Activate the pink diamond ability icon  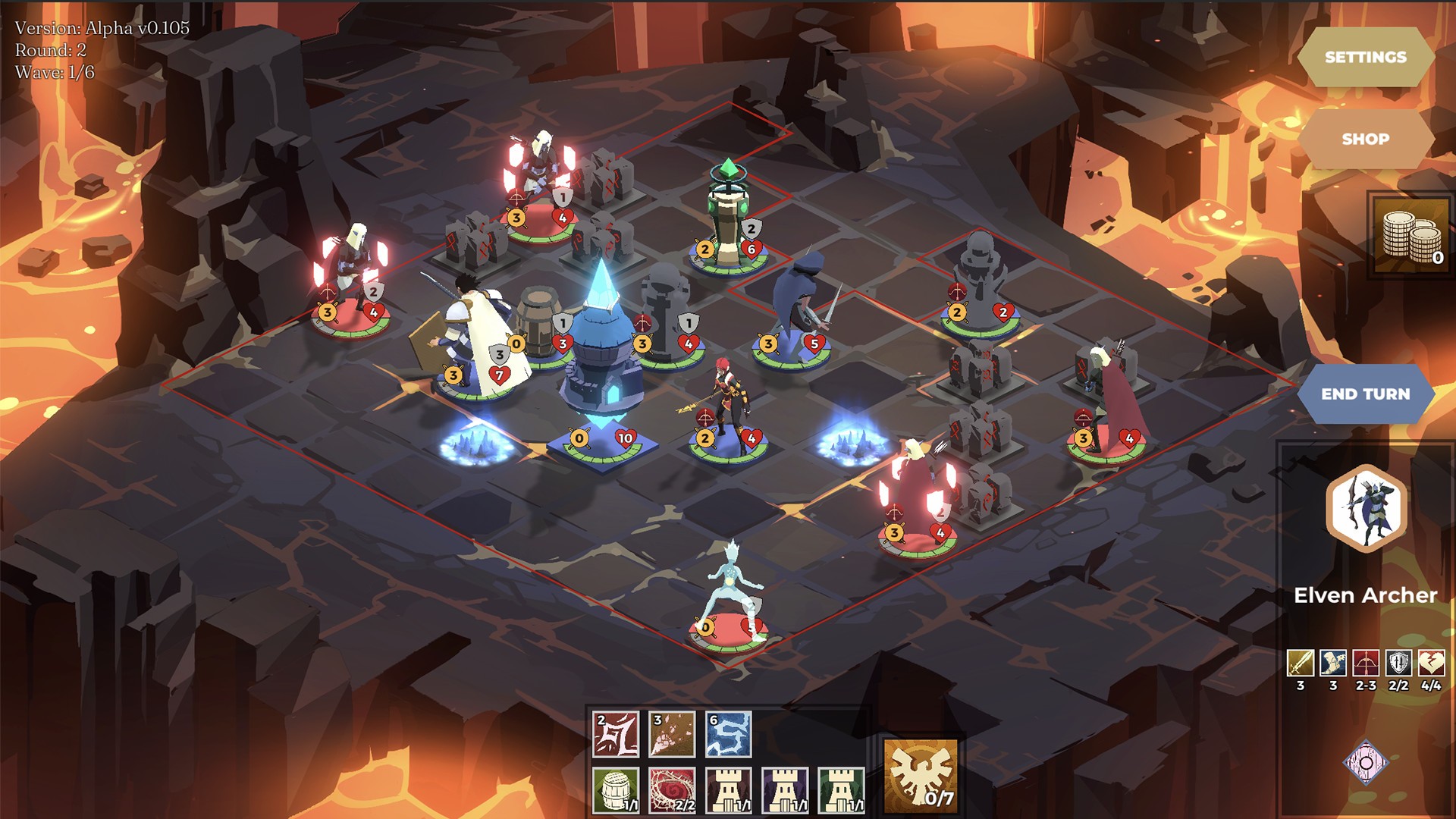coord(1366,761)
